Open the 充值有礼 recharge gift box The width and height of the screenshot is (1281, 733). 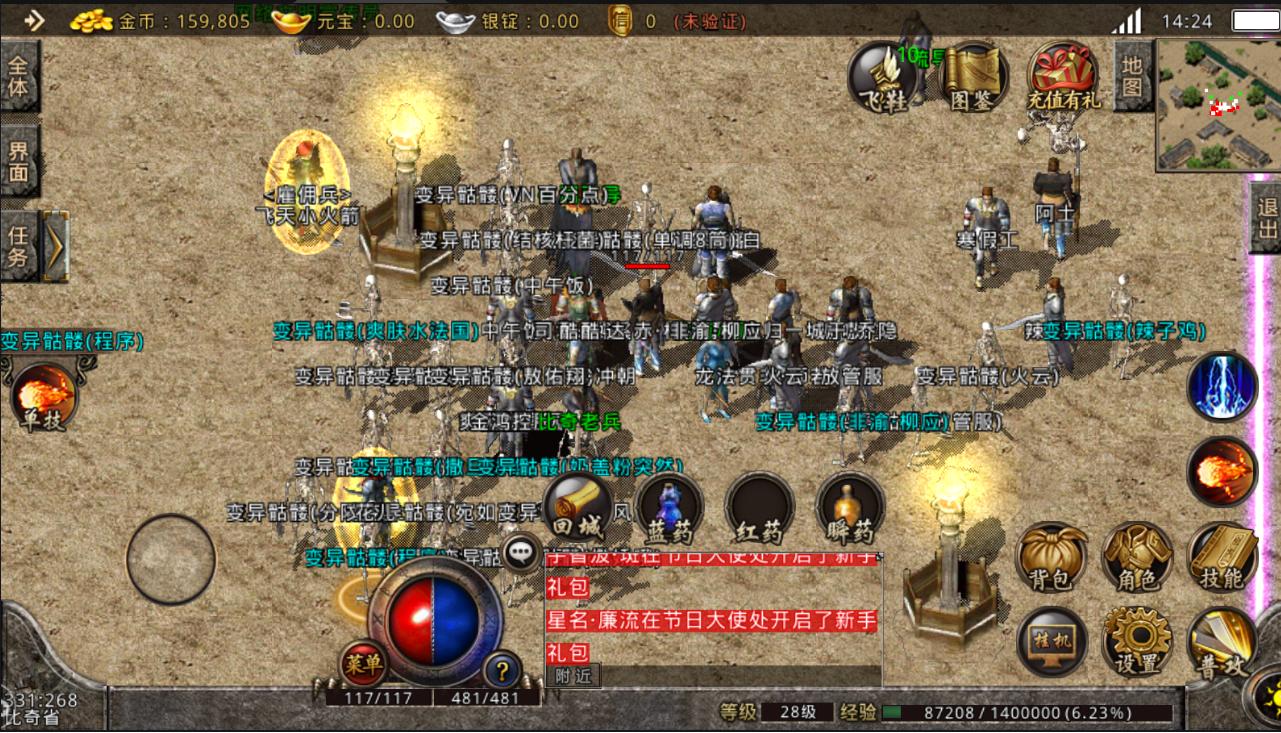tap(1063, 75)
